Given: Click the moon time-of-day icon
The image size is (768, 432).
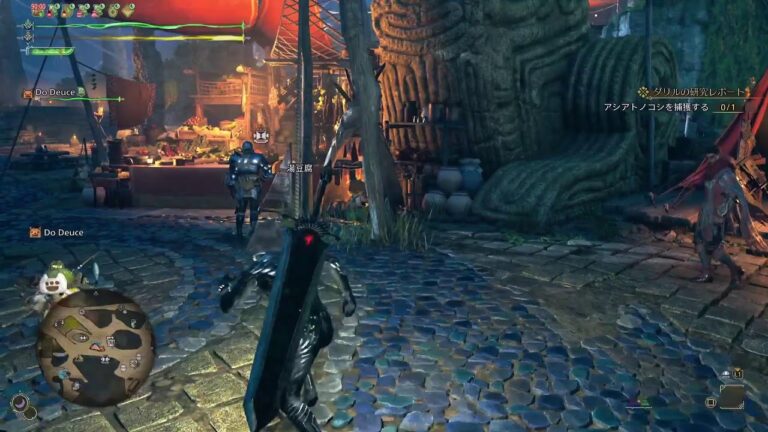Looking at the screenshot, I should tap(19, 402).
